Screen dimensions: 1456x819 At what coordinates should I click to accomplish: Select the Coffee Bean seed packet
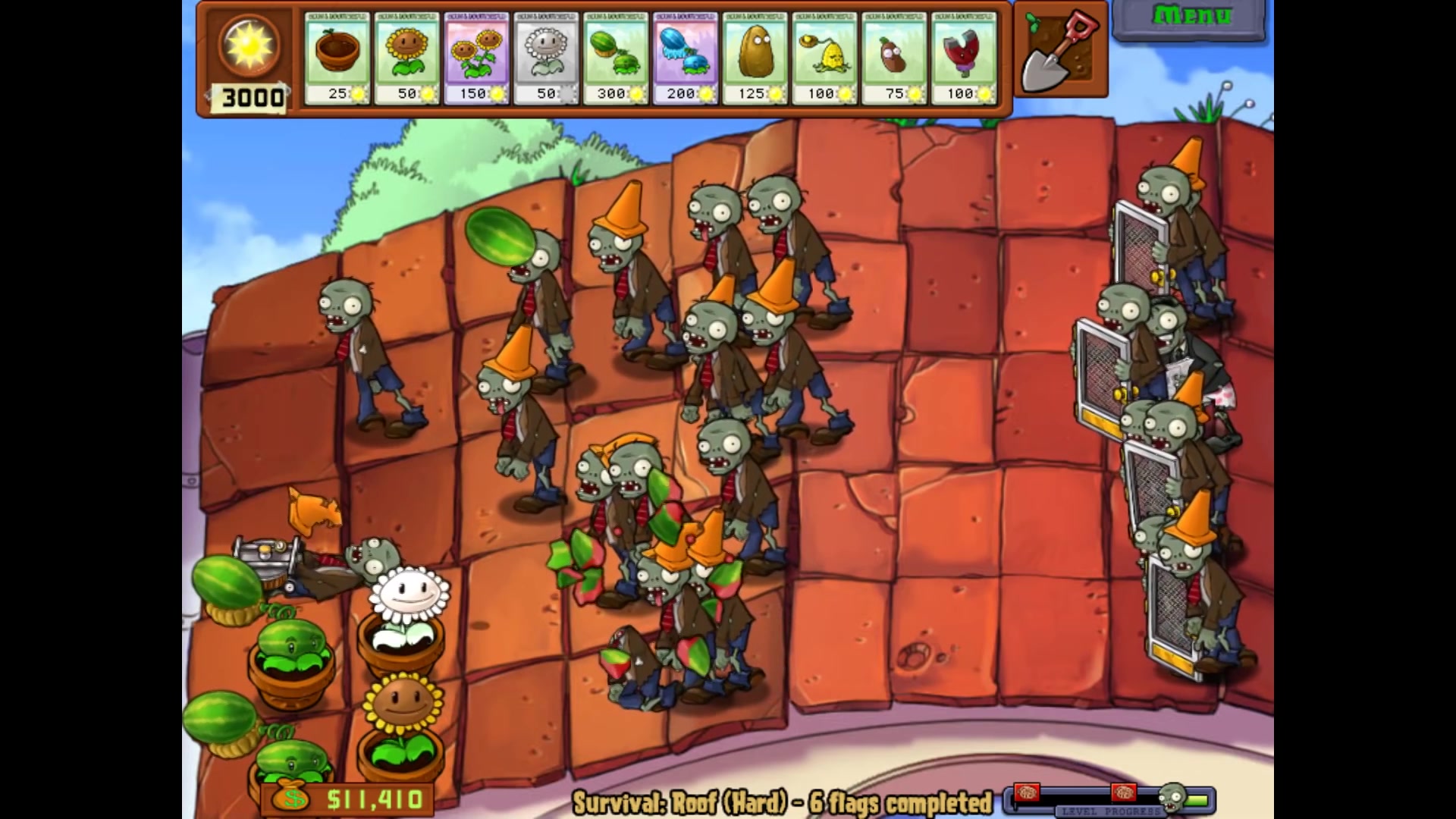(894, 58)
